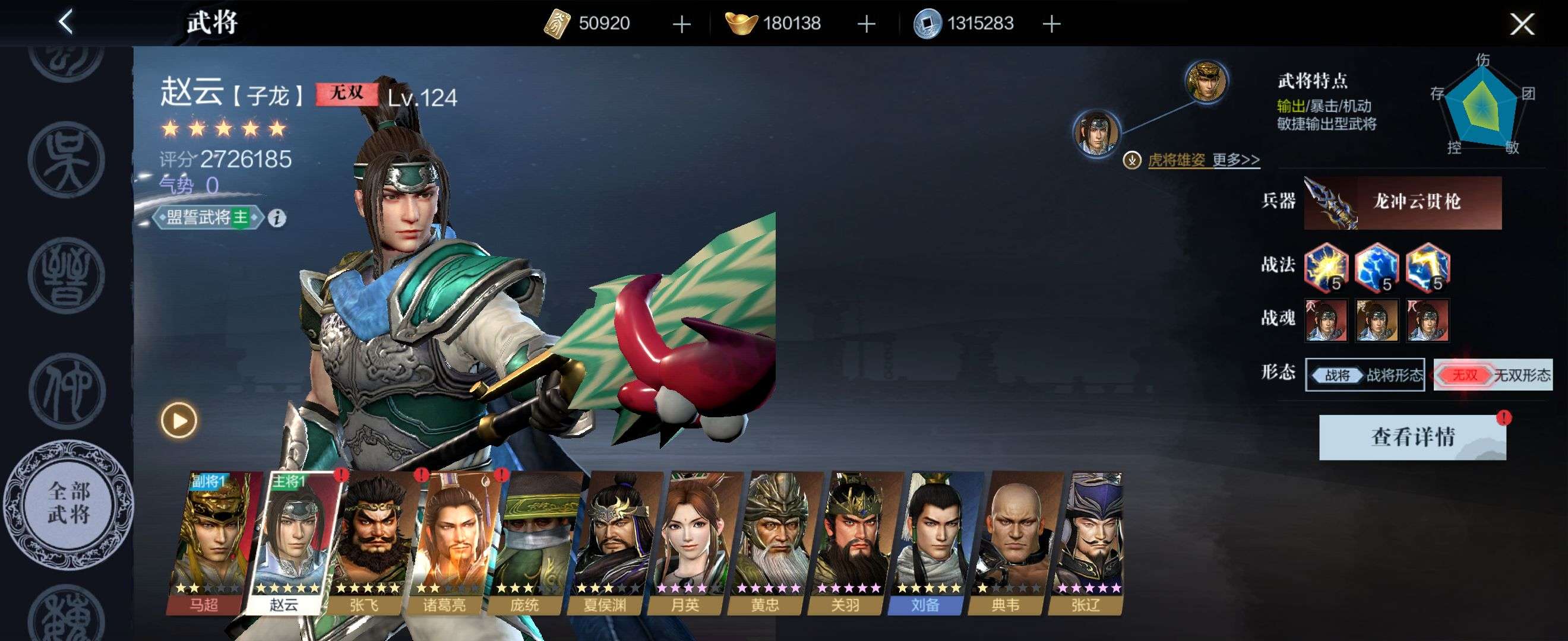Switch to the 吴 faction tab
This screenshot has height=641, width=1568.
tap(67, 160)
